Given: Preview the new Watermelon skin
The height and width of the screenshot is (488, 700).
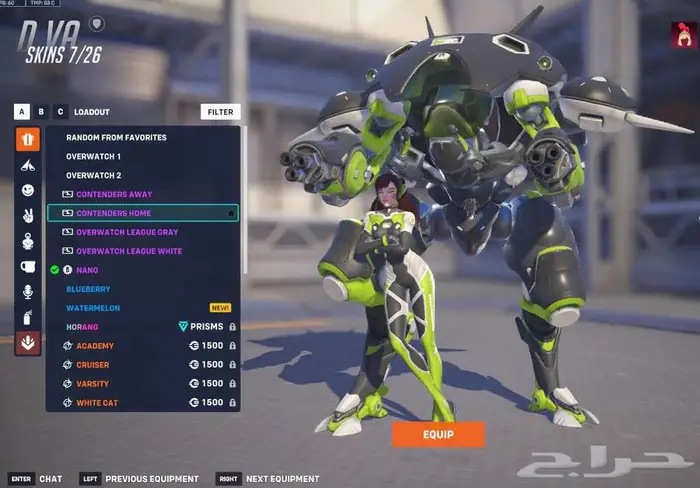Looking at the screenshot, I should [92, 308].
